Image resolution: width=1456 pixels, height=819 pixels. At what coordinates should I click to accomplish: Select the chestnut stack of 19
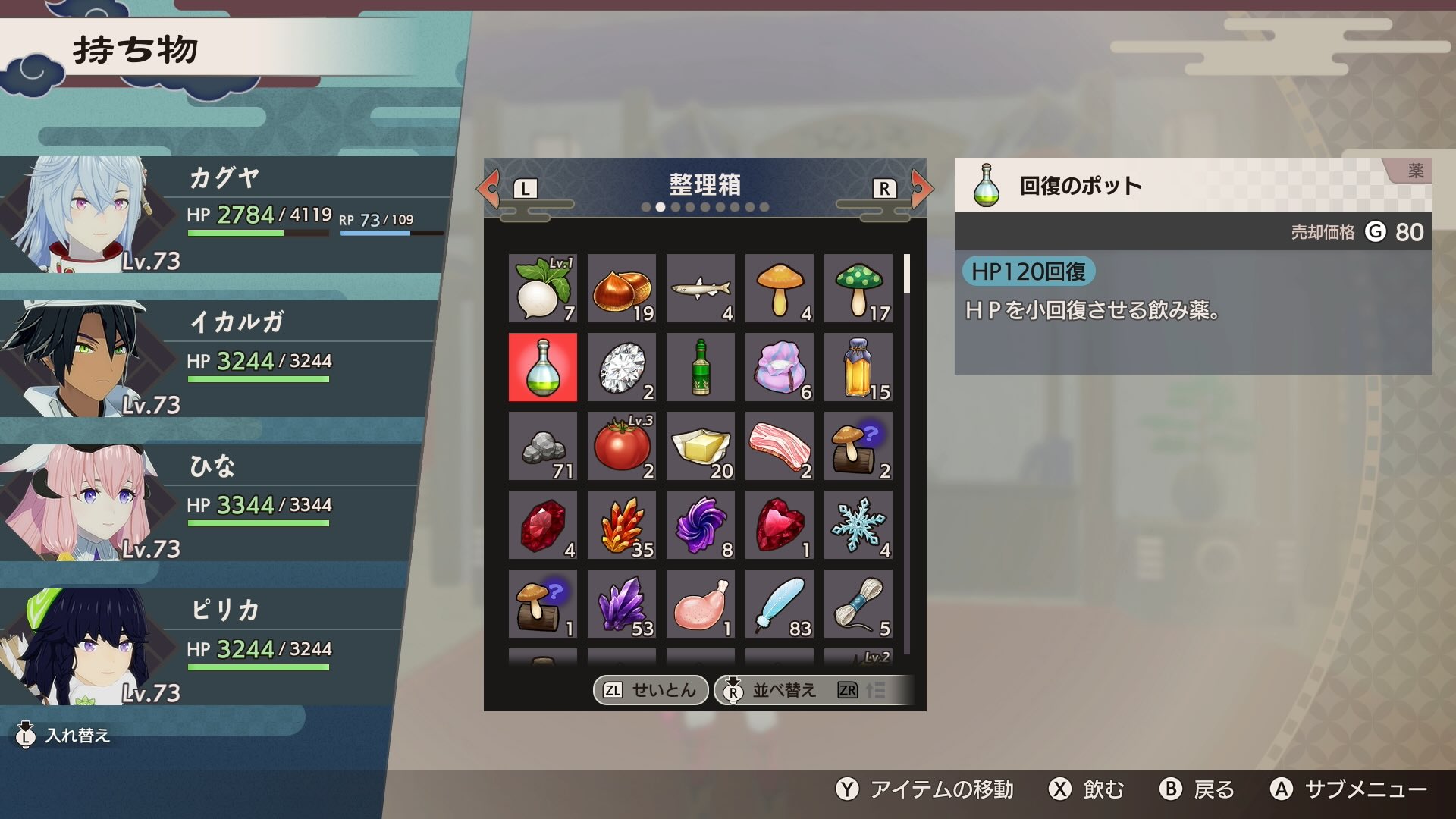(621, 288)
